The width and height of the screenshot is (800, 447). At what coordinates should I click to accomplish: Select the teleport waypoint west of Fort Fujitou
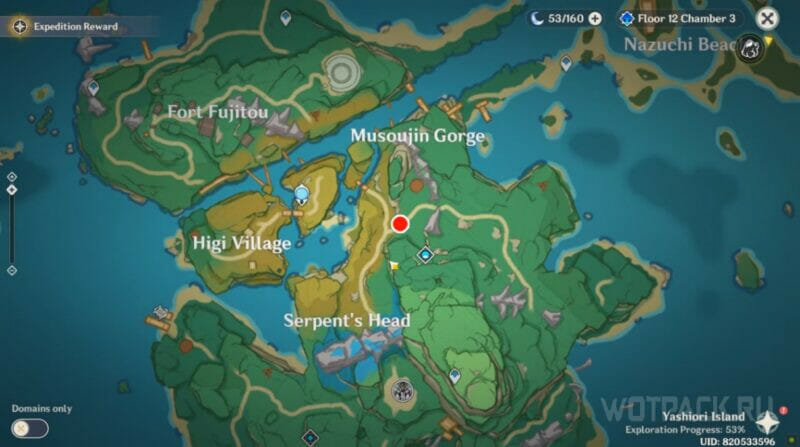[x=93, y=88]
